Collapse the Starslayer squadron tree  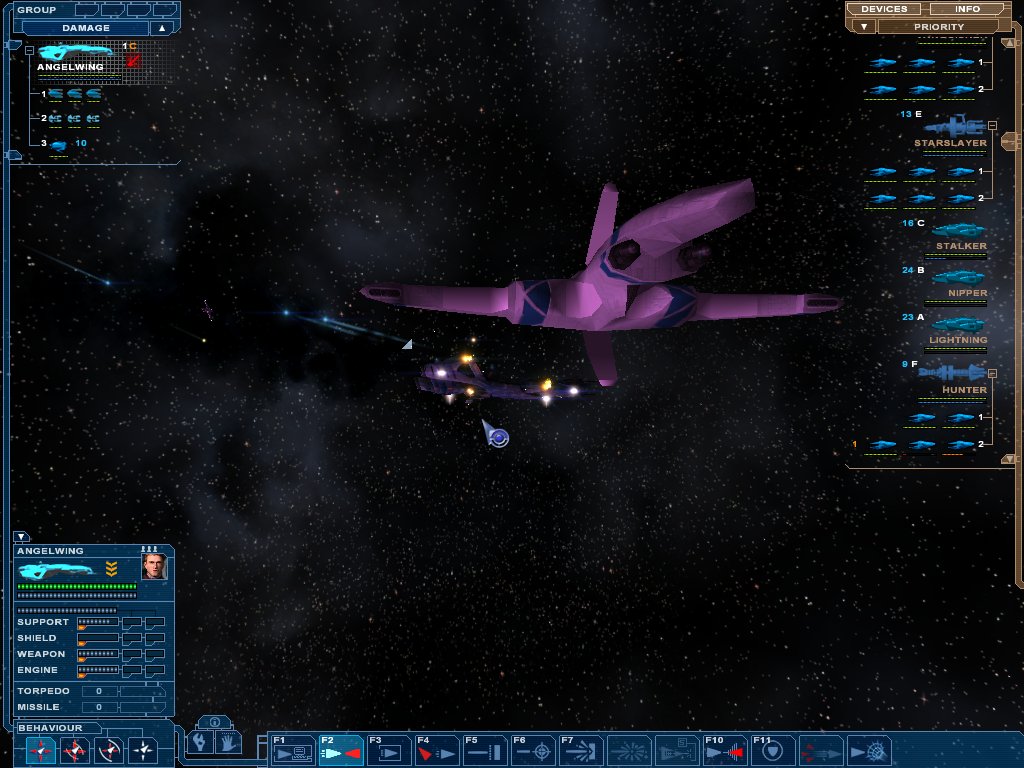[992, 126]
